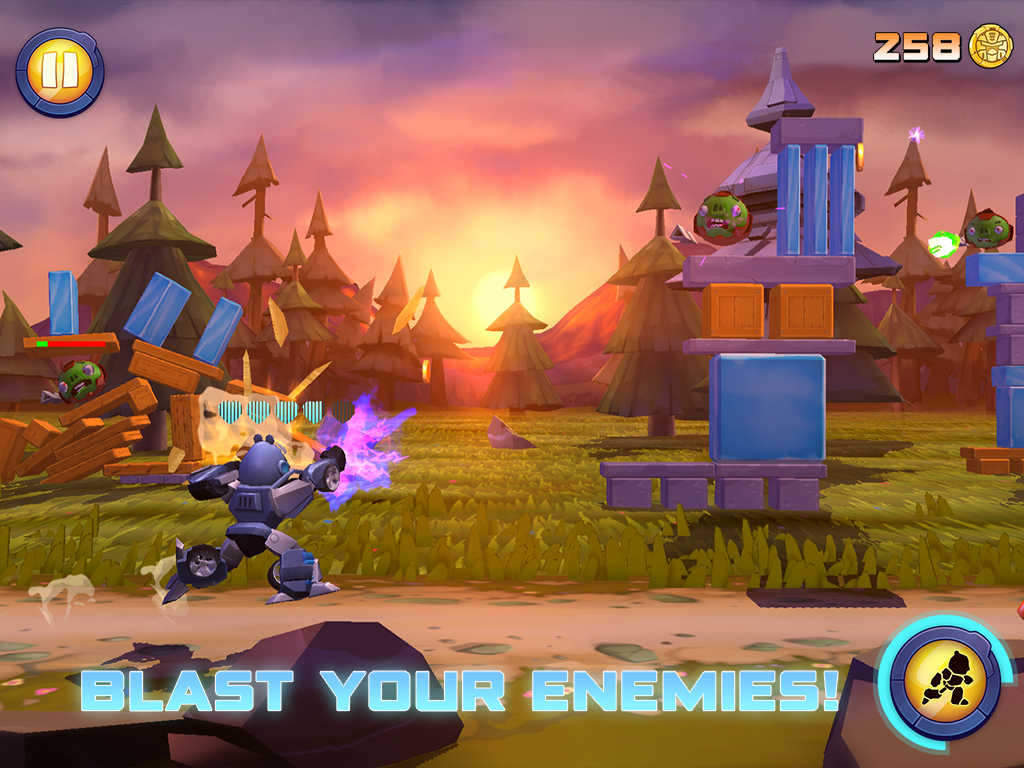
Task: Pause the game with the orange button
Action: click(60, 71)
